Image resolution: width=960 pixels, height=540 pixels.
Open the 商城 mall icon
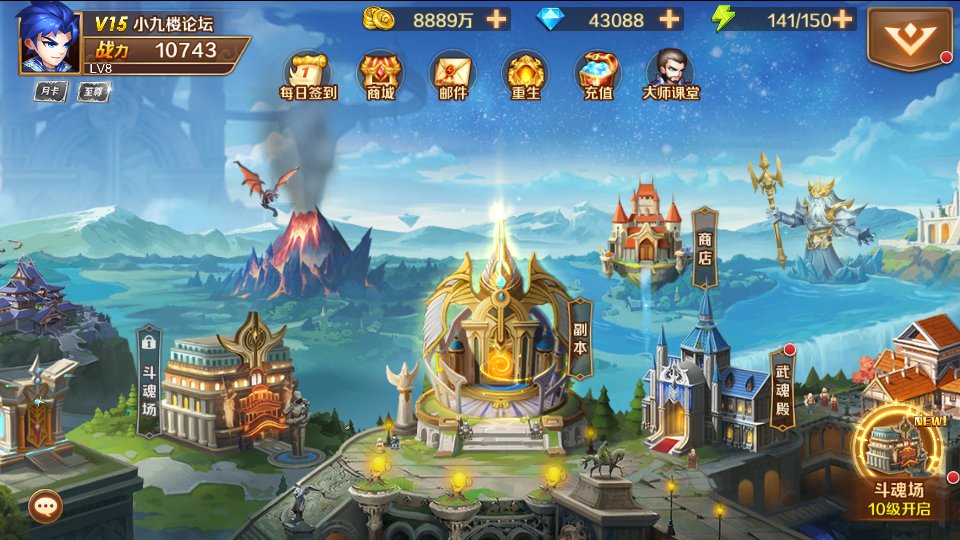tap(380, 76)
